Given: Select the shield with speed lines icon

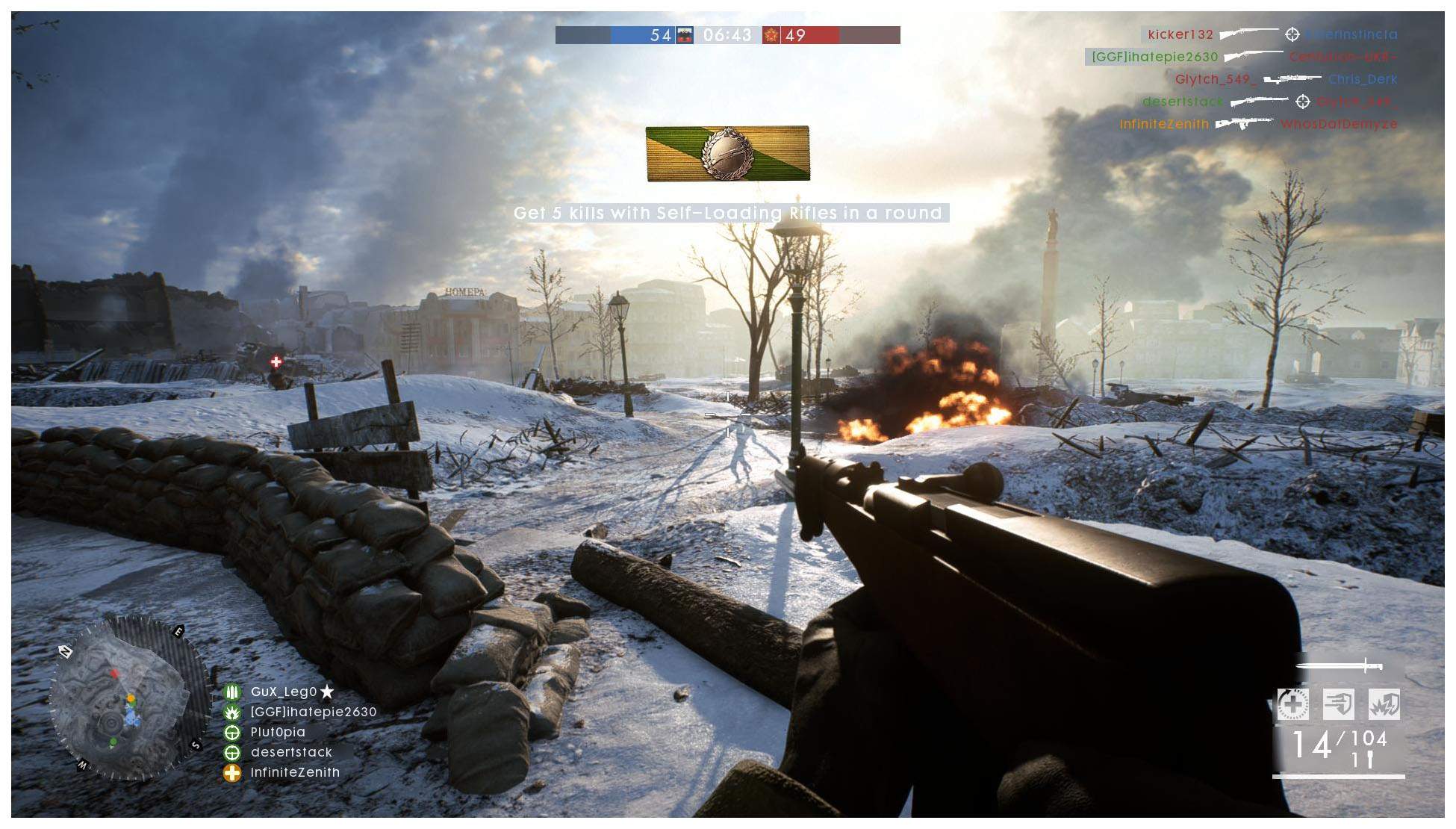Looking at the screenshot, I should pos(1338,704).
